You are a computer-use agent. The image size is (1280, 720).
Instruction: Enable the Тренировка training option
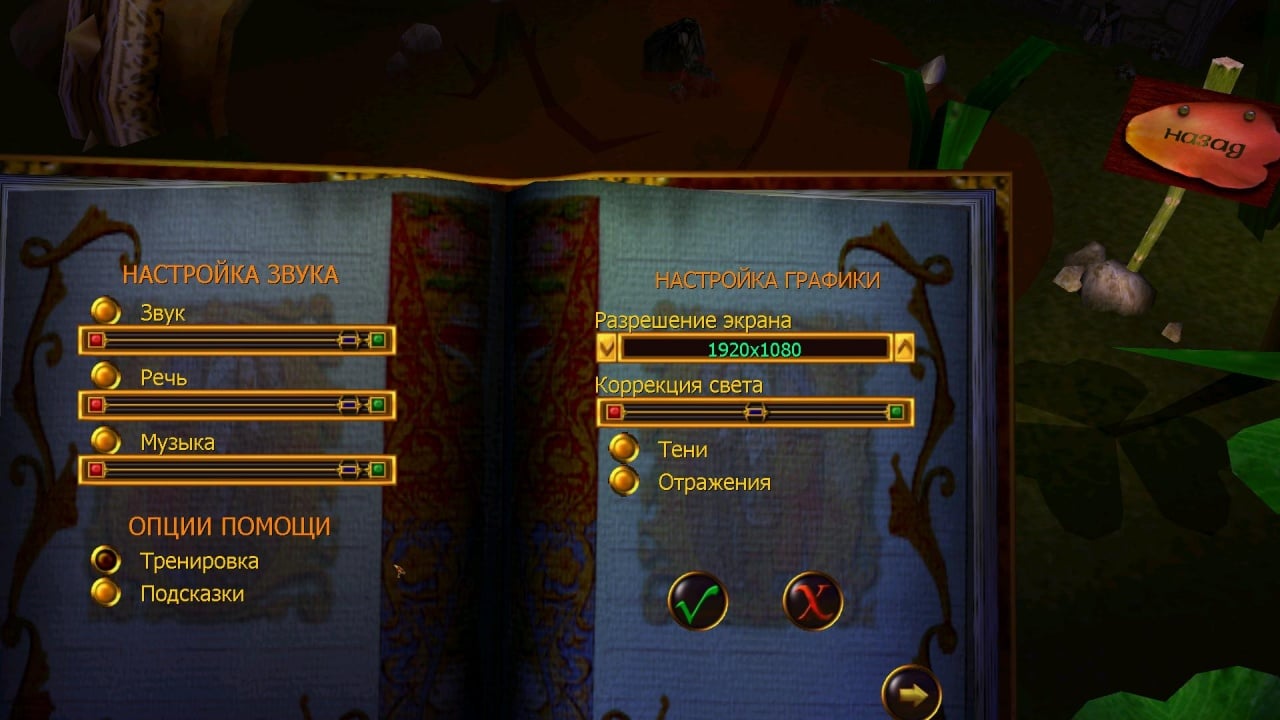[105, 560]
